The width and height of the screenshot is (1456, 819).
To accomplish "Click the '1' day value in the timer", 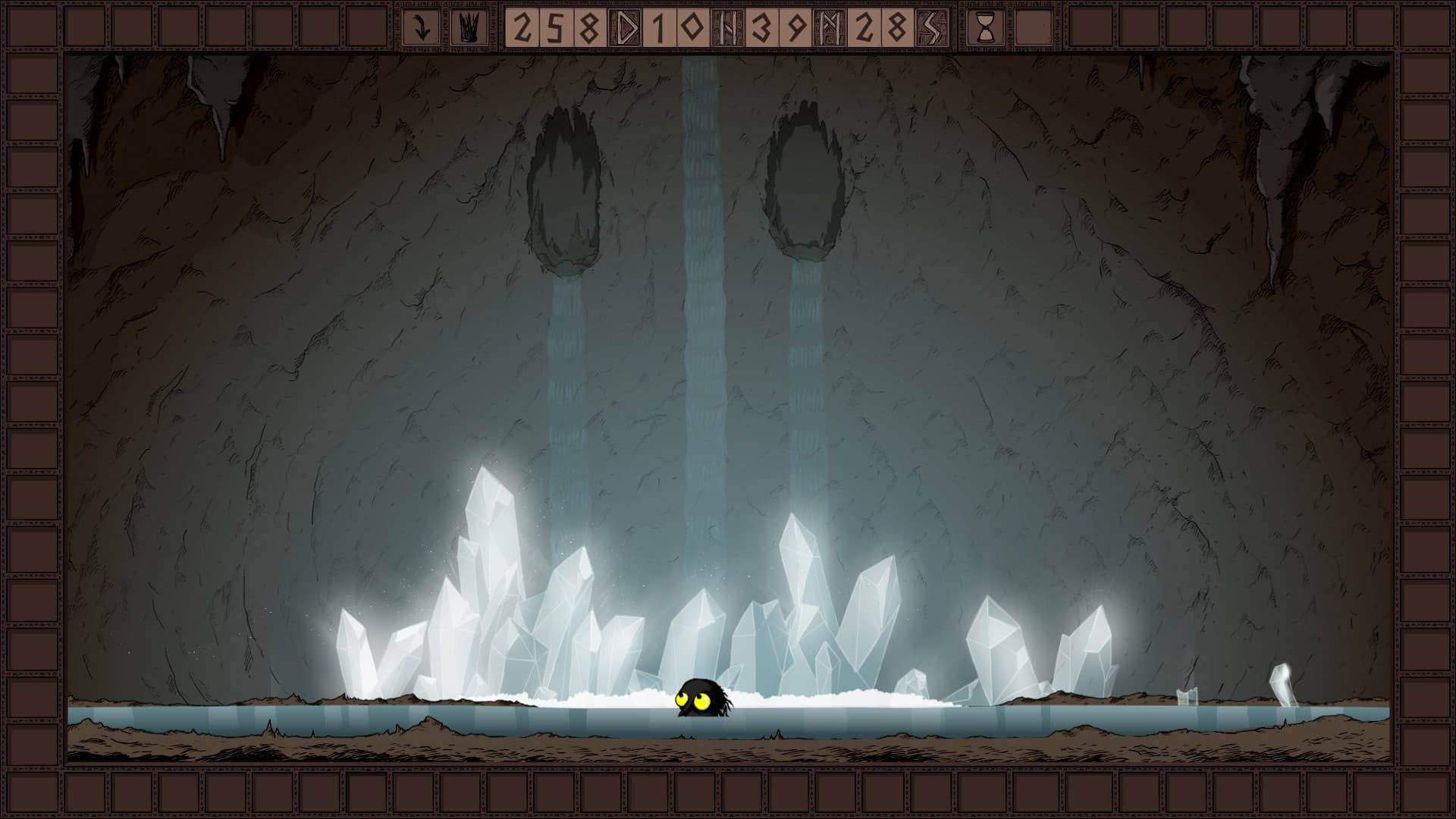I will [x=657, y=27].
